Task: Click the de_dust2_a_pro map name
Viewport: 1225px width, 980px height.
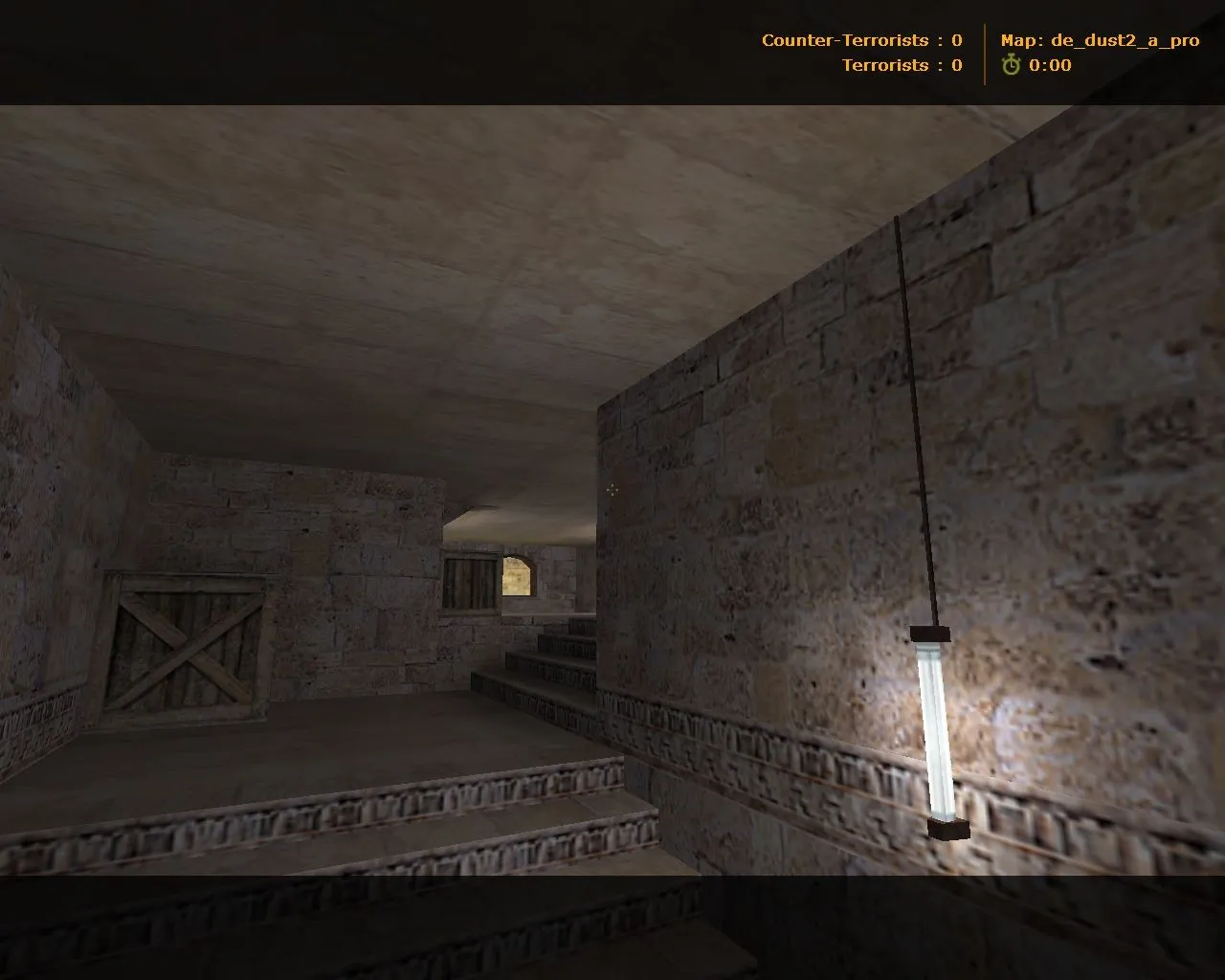Action: [x=1125, y=40]
